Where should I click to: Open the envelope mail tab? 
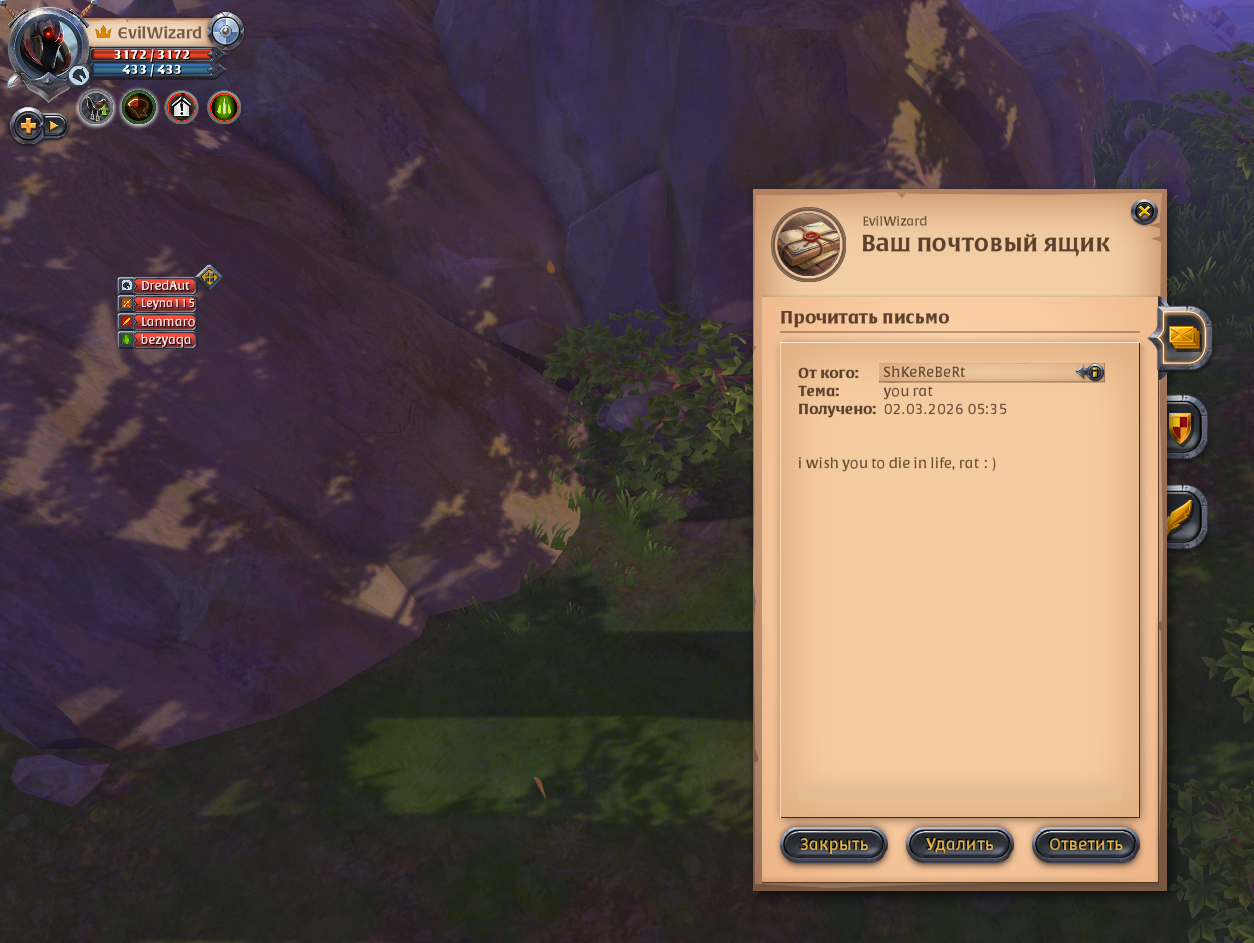(x=1183, y=339)
